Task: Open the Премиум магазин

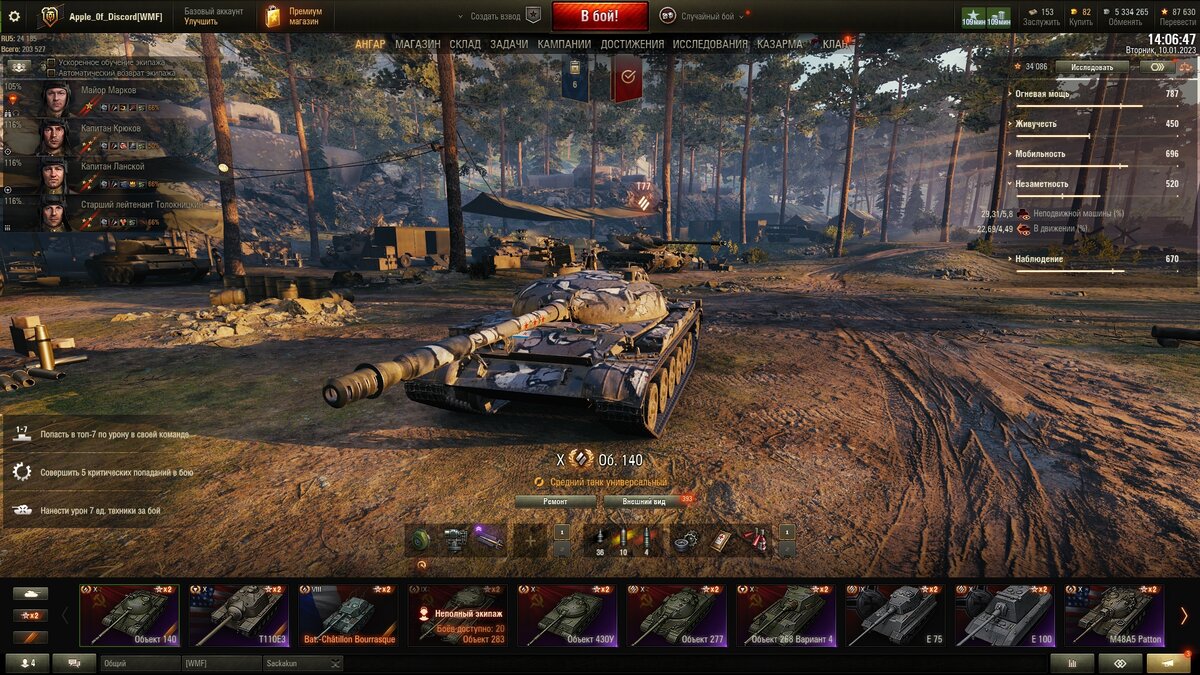Action: point(294,16)
